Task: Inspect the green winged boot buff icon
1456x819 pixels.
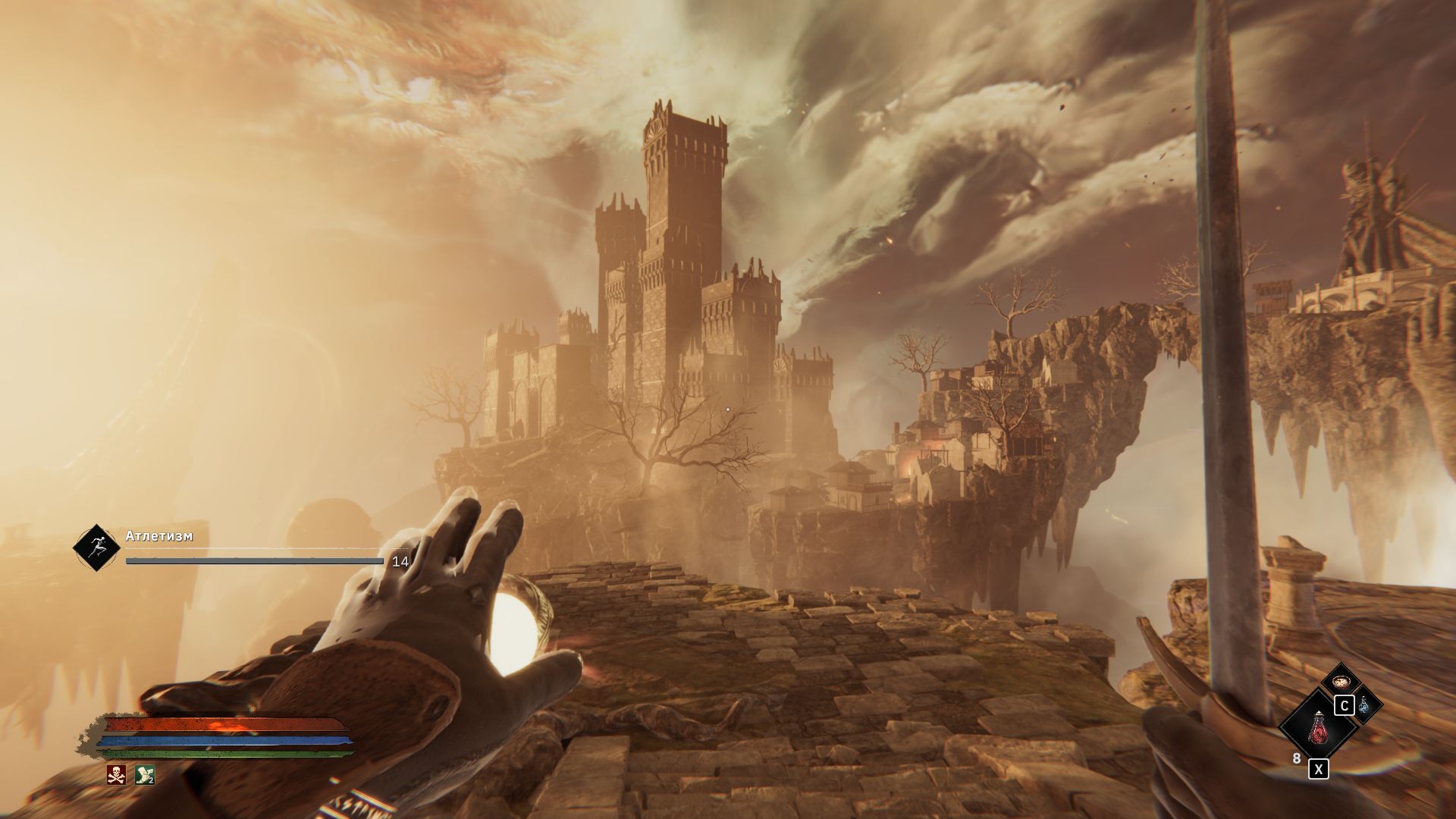Action: coord(144,774)
